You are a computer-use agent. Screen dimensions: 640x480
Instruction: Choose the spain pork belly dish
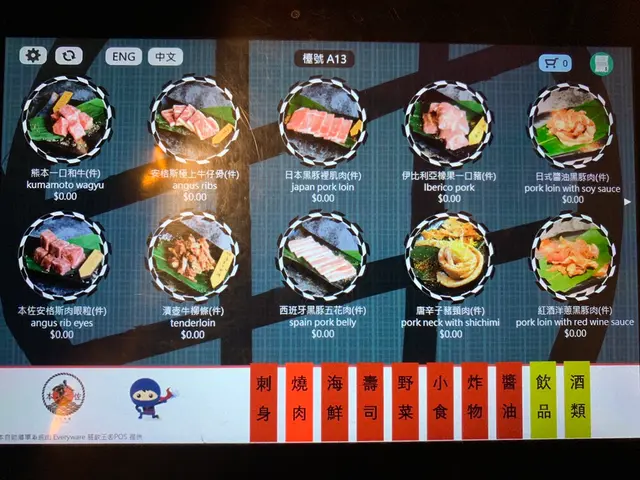(x=322, y=255)
